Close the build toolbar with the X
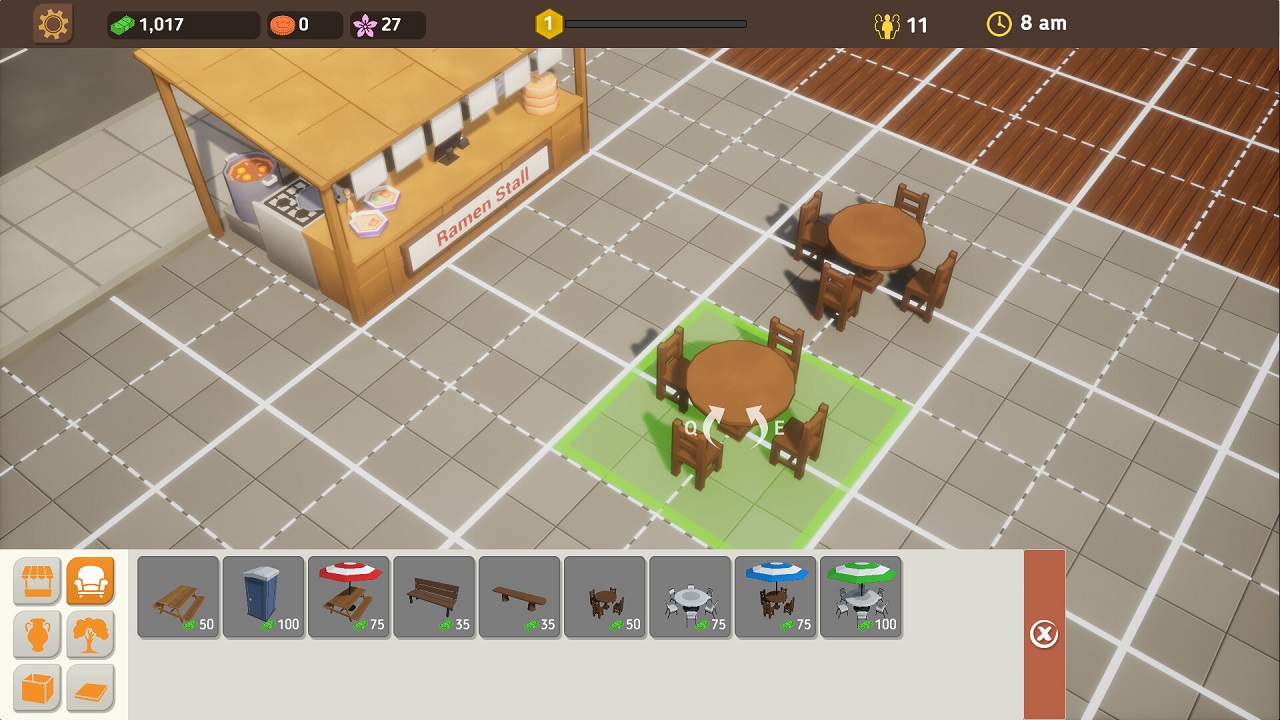1280x720 pixels. pos(1044,633)
